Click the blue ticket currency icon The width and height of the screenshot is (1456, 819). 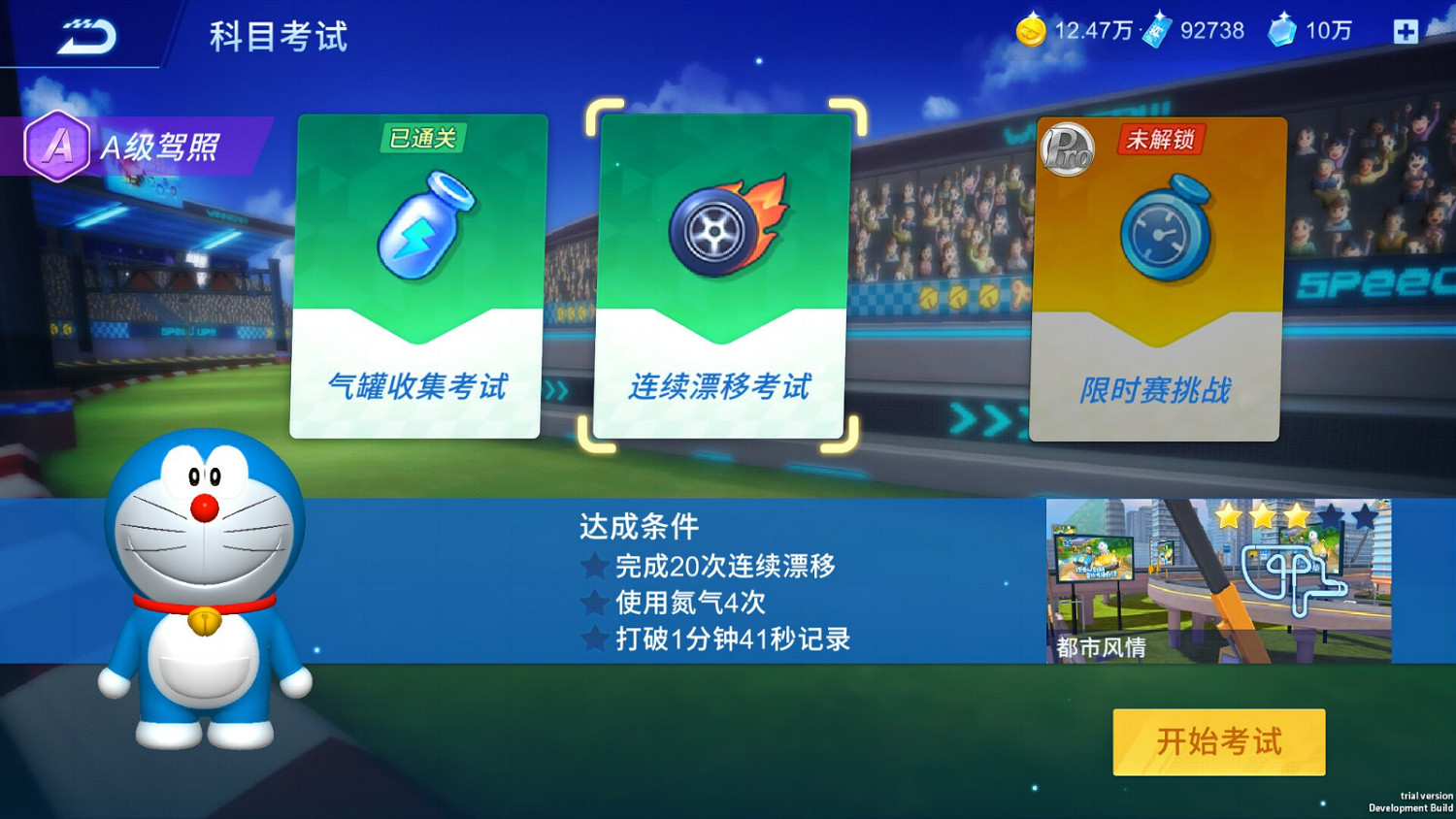coord(1155,31)
